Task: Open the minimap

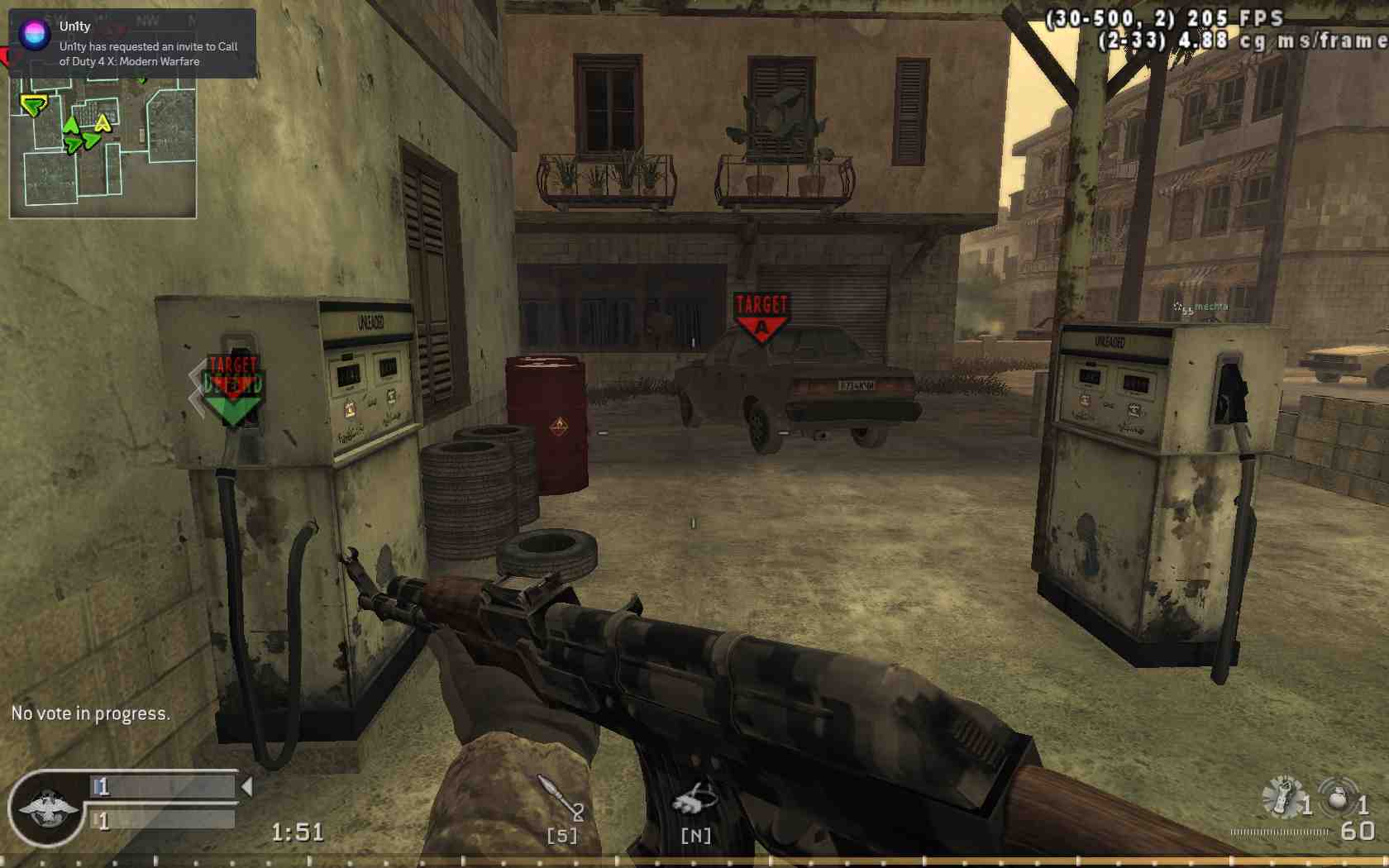Action: (x=103, y=149)
